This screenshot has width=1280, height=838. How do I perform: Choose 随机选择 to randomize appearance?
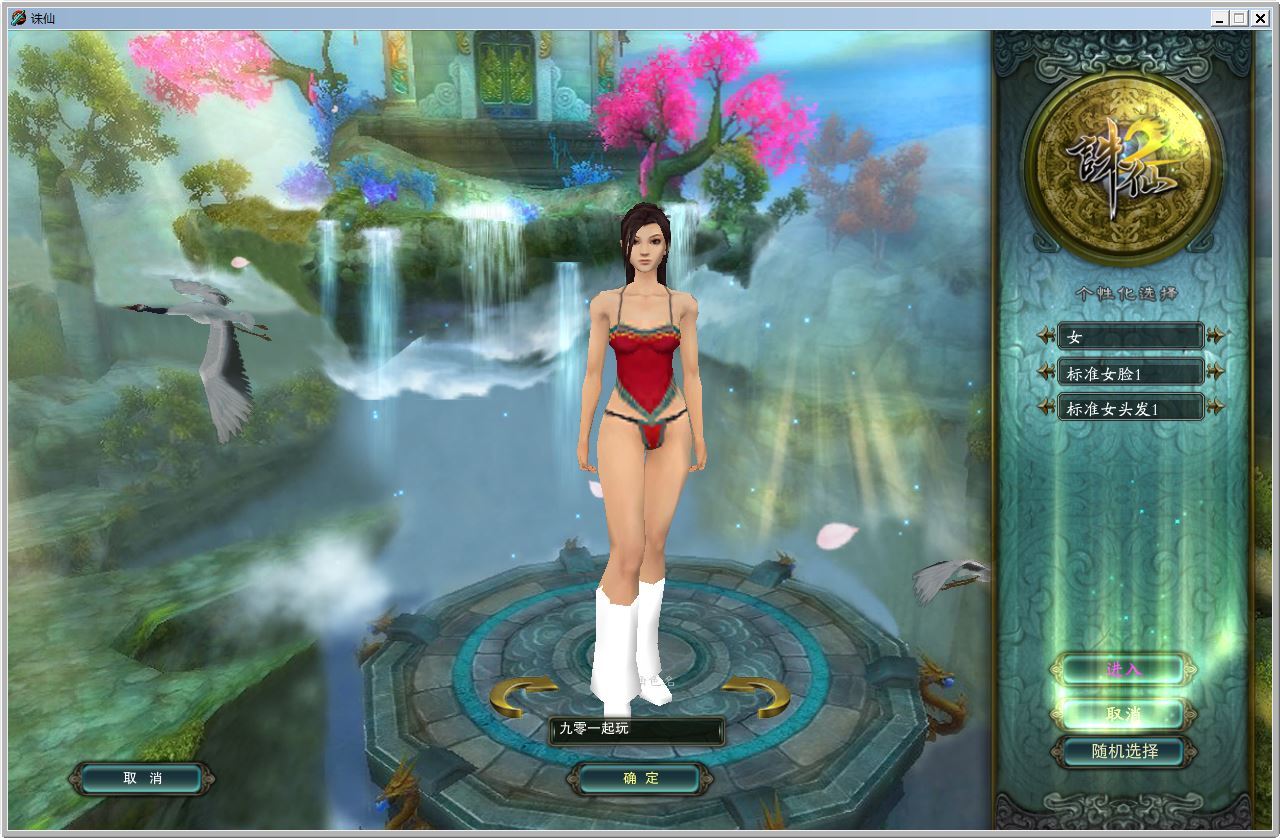(x=1124, y=751)
